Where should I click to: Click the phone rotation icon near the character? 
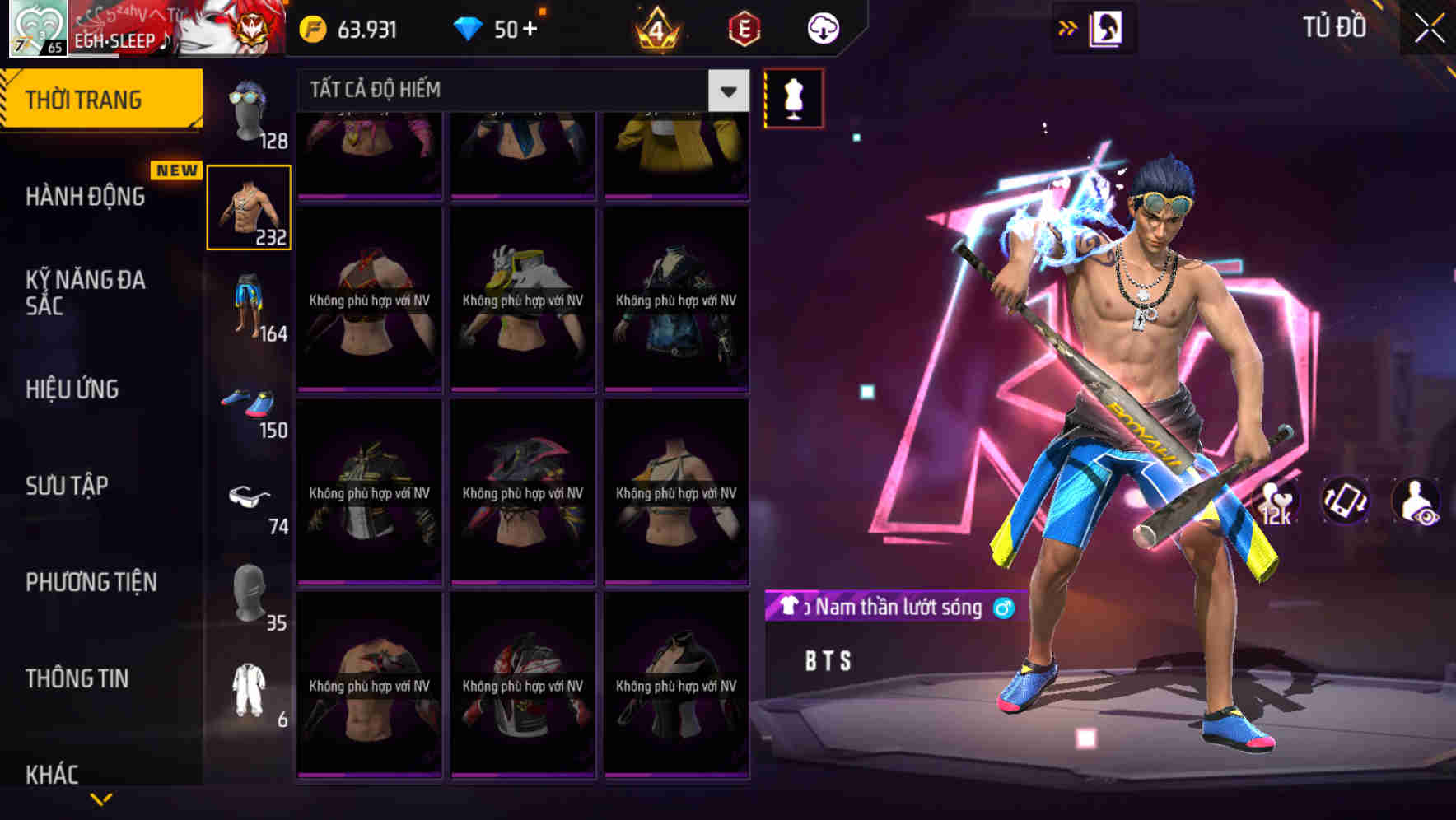[1346, 502]
